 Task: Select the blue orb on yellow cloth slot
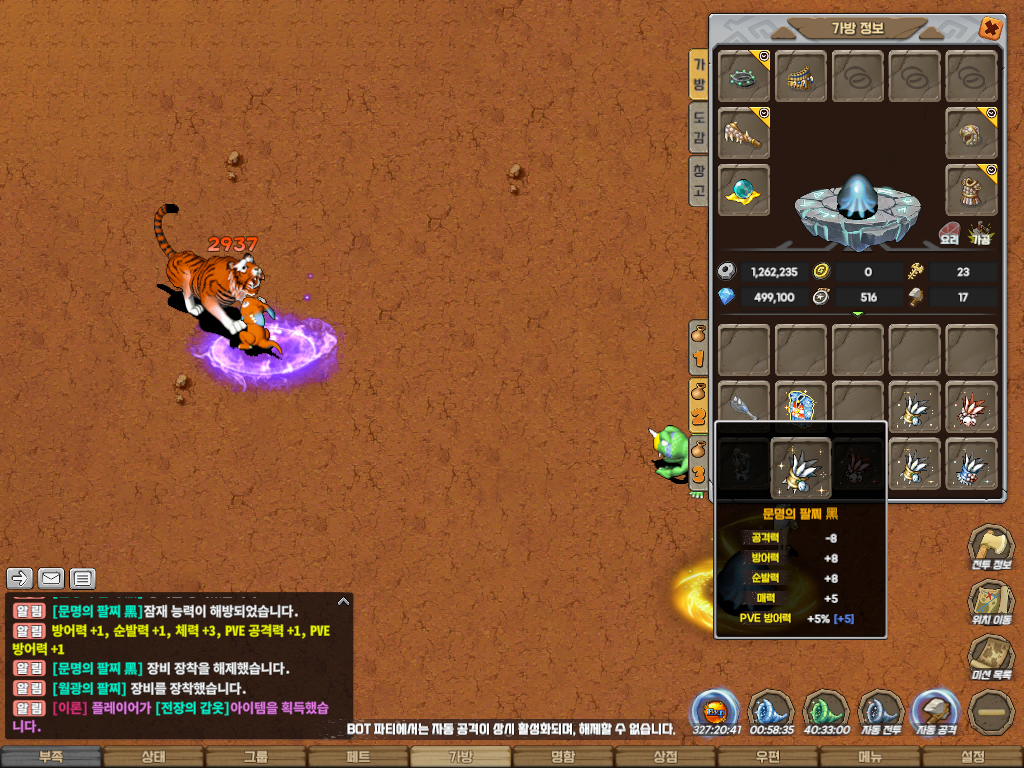coord(744,191)
